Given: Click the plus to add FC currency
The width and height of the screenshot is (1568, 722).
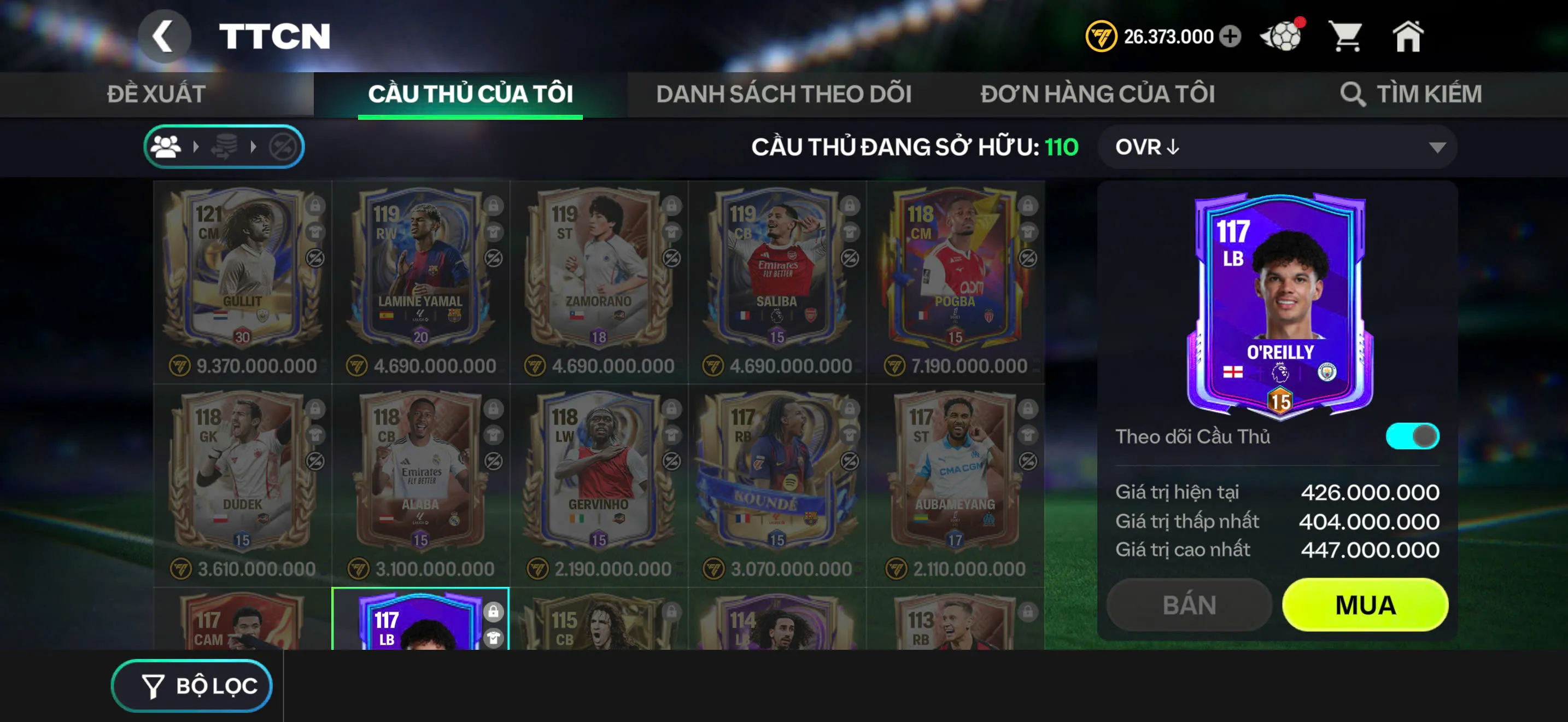Looking at the screenshot, I should click(1230, 37).
